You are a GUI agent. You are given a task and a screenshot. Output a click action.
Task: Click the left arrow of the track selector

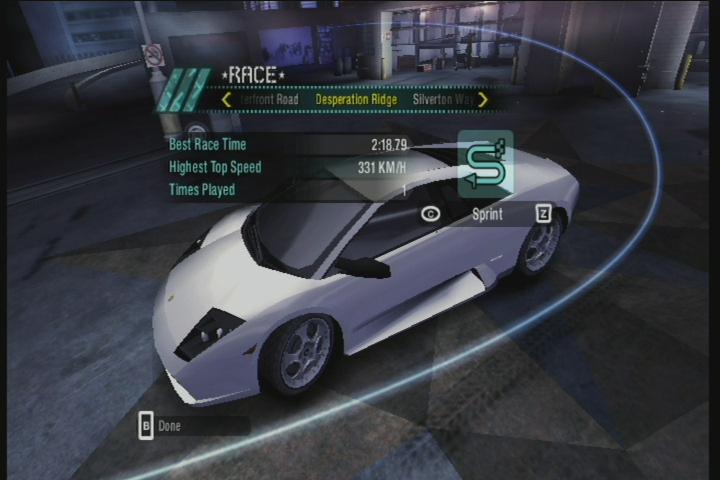tap(227, 100)
